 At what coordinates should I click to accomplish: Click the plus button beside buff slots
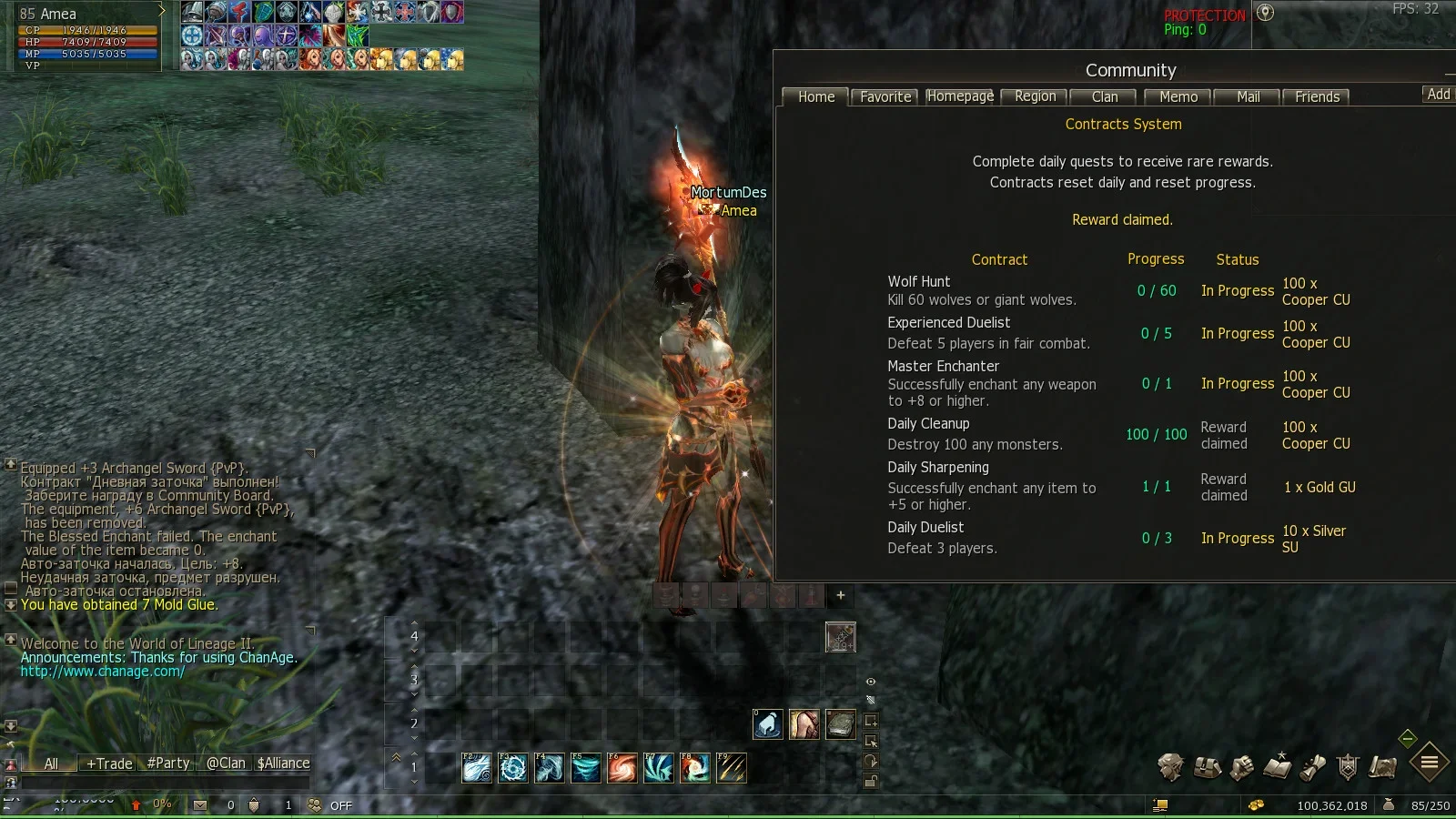click(840, 595)
